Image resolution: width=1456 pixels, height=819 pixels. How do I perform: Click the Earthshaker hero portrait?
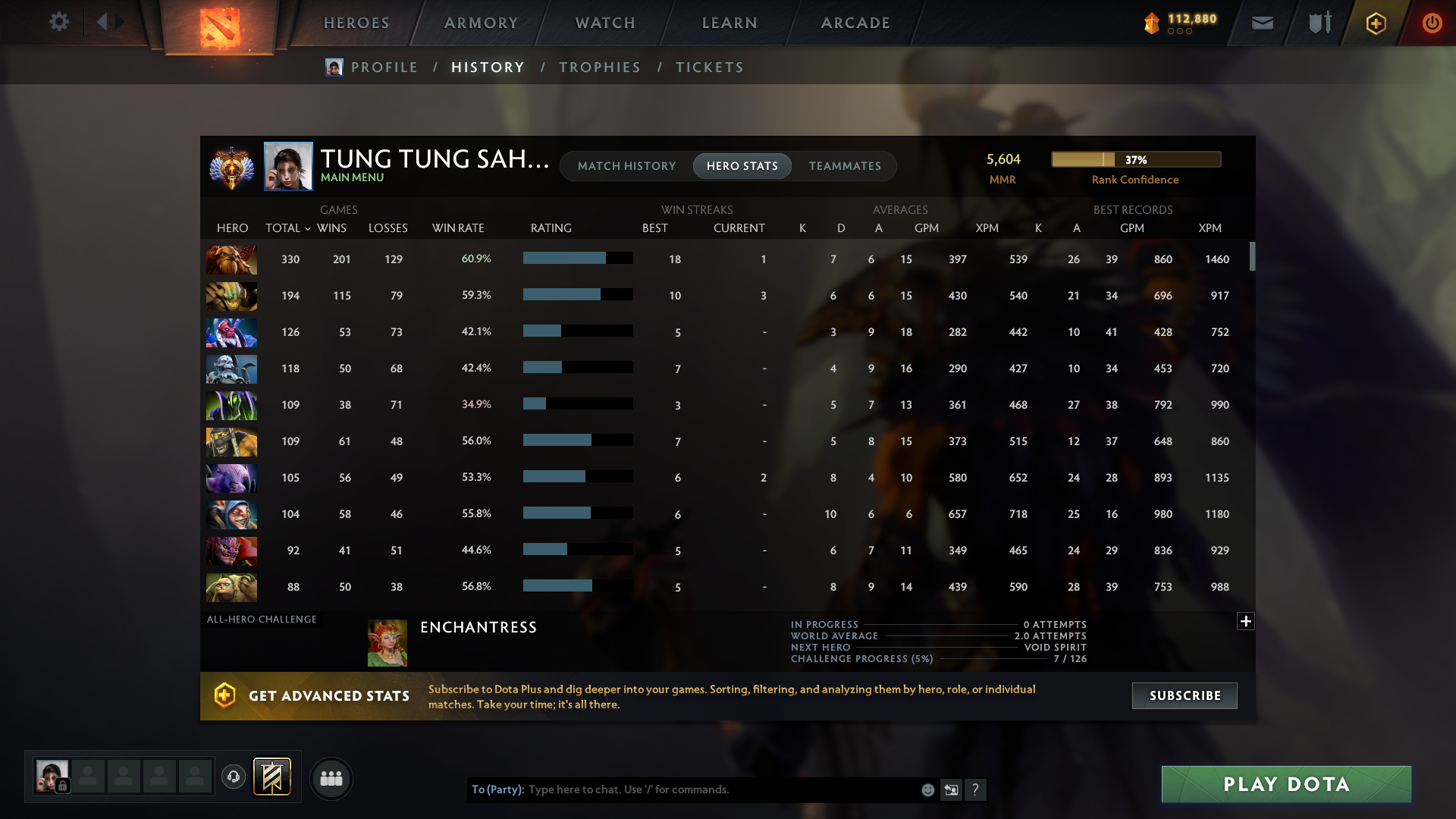click(x=231, y=259)
